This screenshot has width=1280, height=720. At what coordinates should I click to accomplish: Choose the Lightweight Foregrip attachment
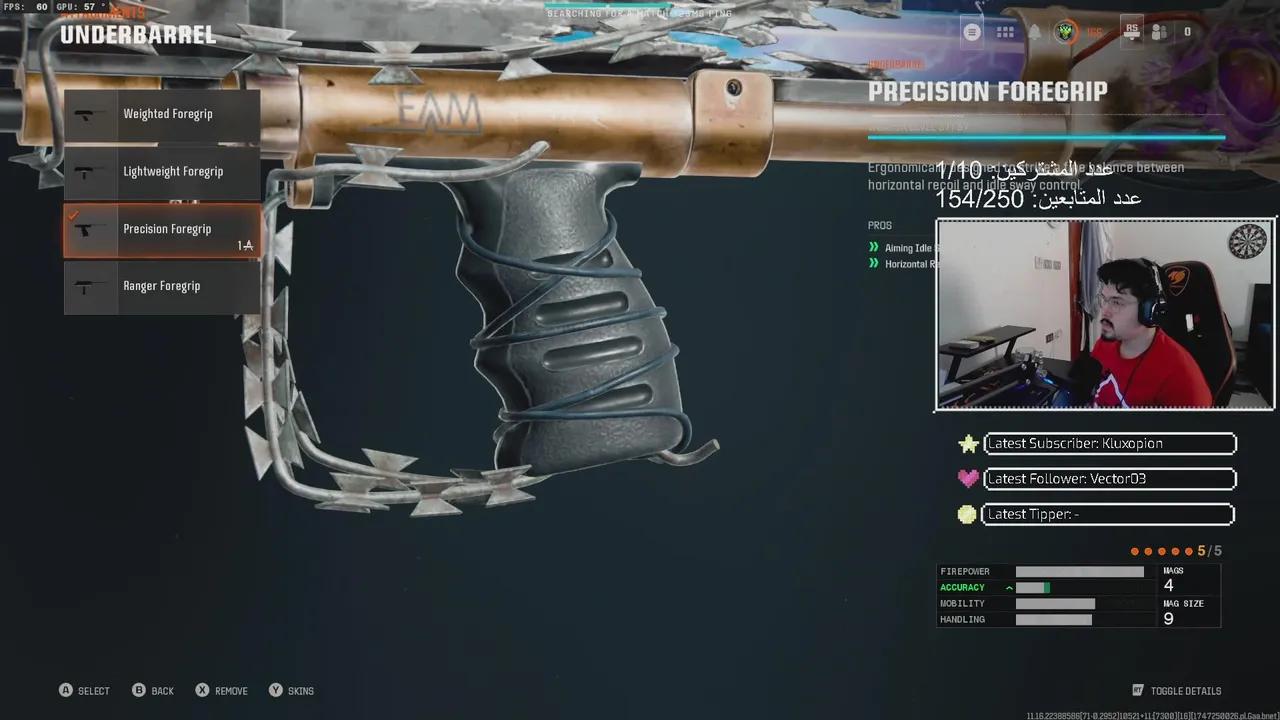coord(162,172)
